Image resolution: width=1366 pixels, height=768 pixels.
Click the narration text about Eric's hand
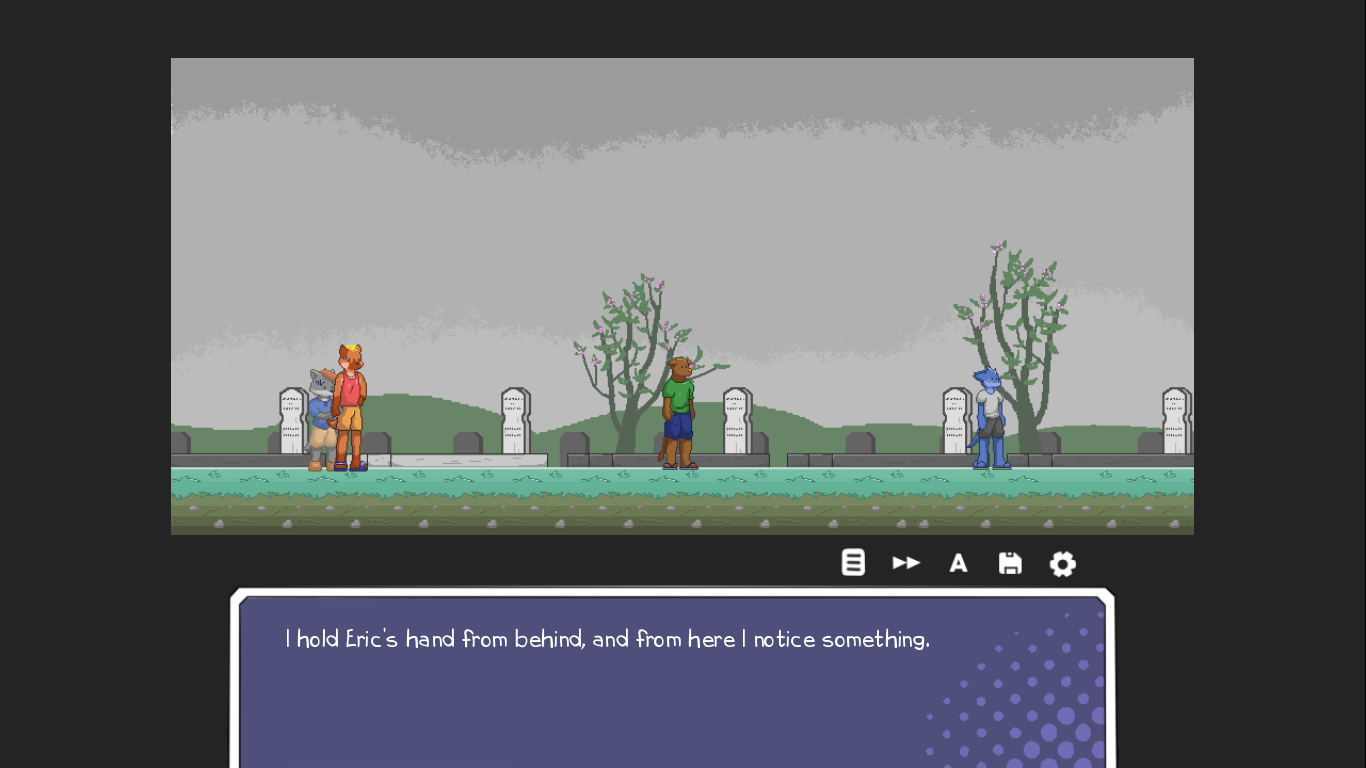[x=606, y=639]
